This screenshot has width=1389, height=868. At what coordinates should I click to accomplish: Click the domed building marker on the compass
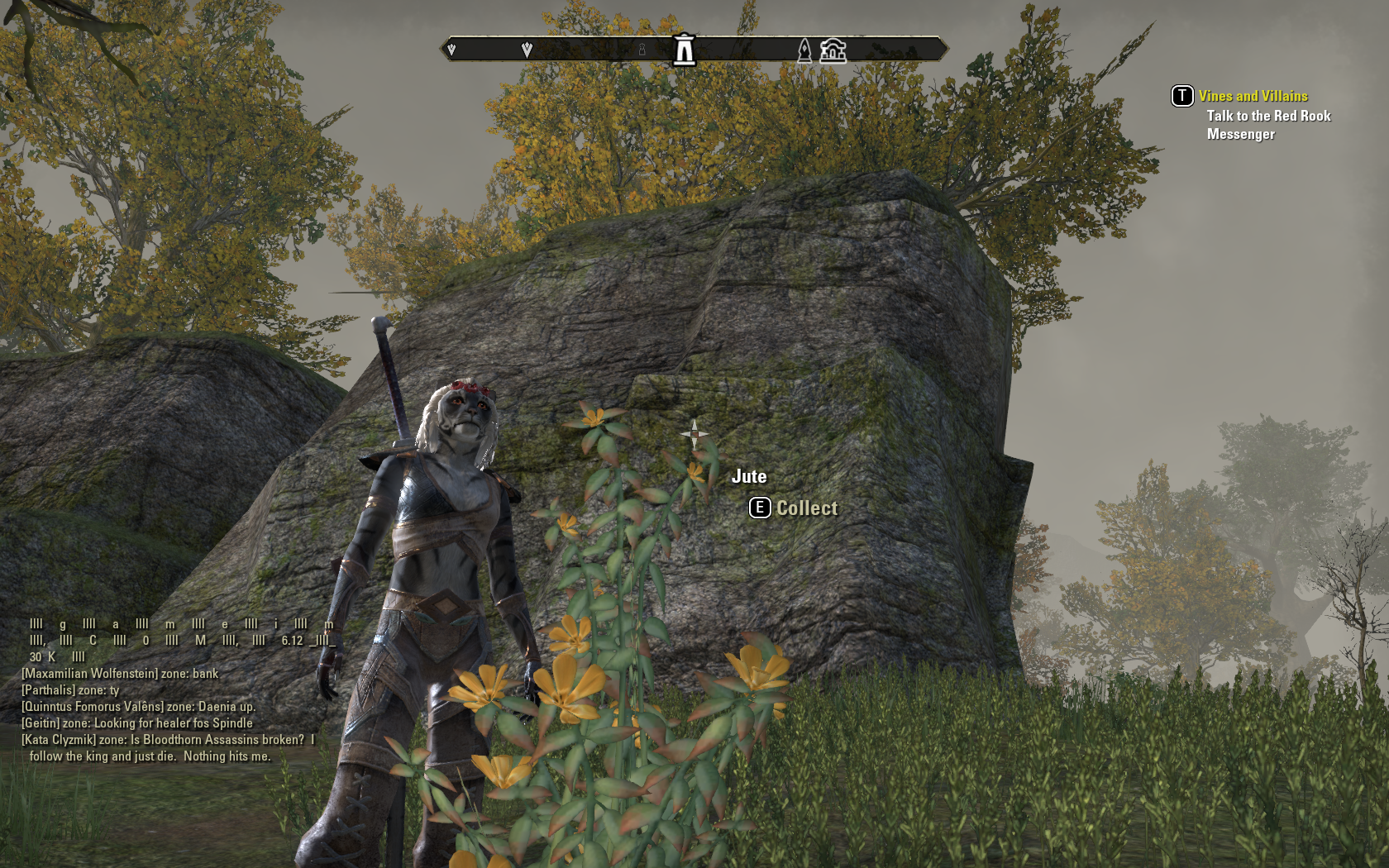pos(833,50)
